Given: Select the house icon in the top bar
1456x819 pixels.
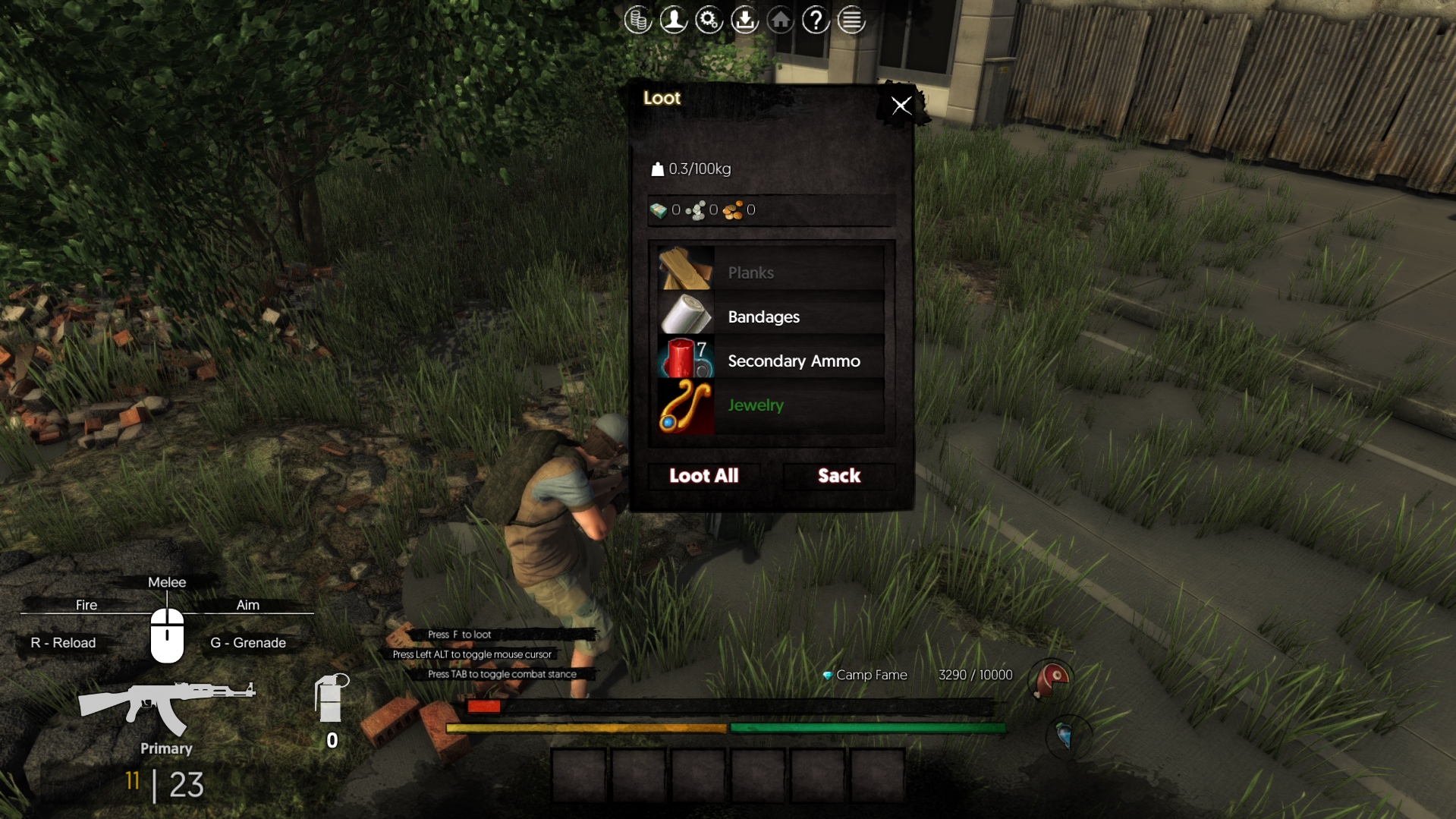Looking at the screenshot, I should 780,20.
